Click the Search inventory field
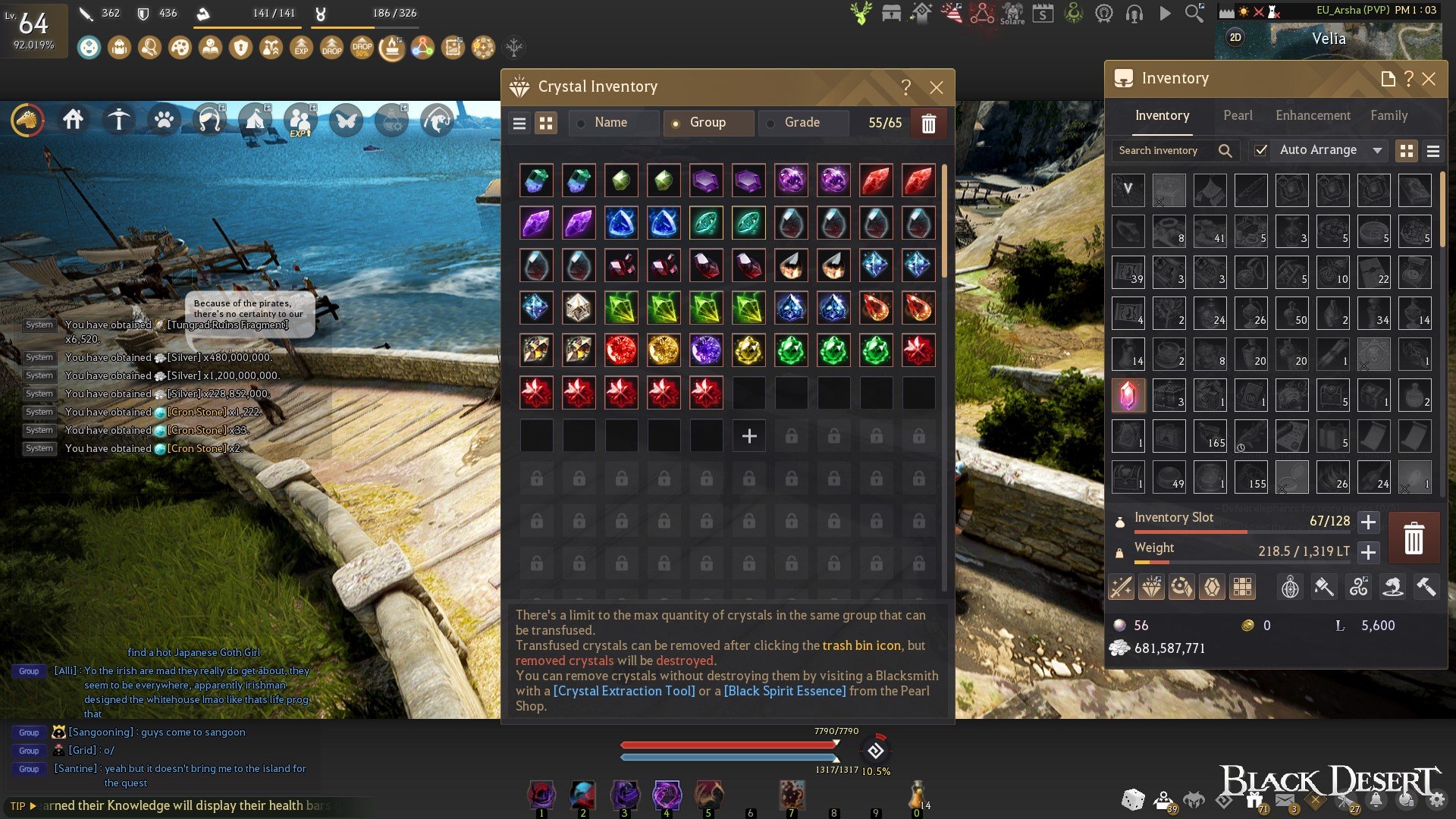 1168,151
